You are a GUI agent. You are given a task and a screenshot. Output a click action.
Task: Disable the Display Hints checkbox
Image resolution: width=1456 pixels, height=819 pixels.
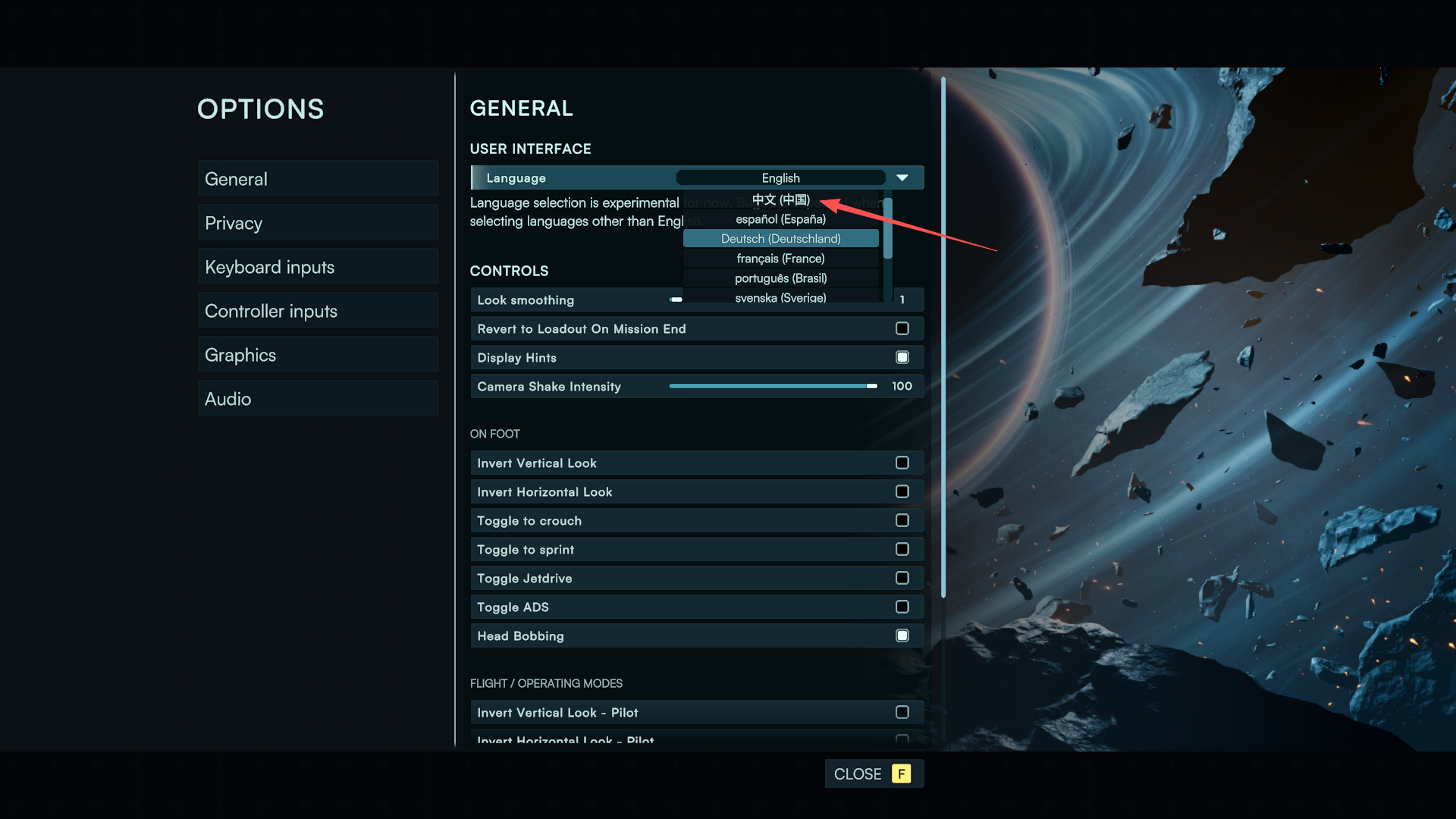click(x=902, y=357)
